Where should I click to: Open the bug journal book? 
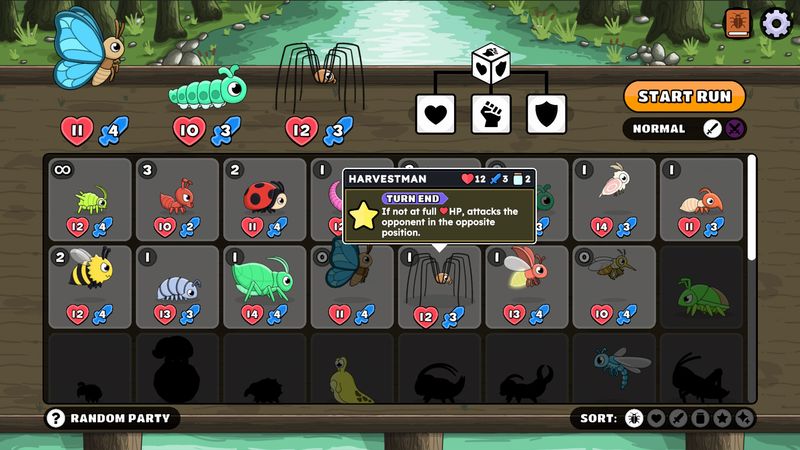point(740,22)
